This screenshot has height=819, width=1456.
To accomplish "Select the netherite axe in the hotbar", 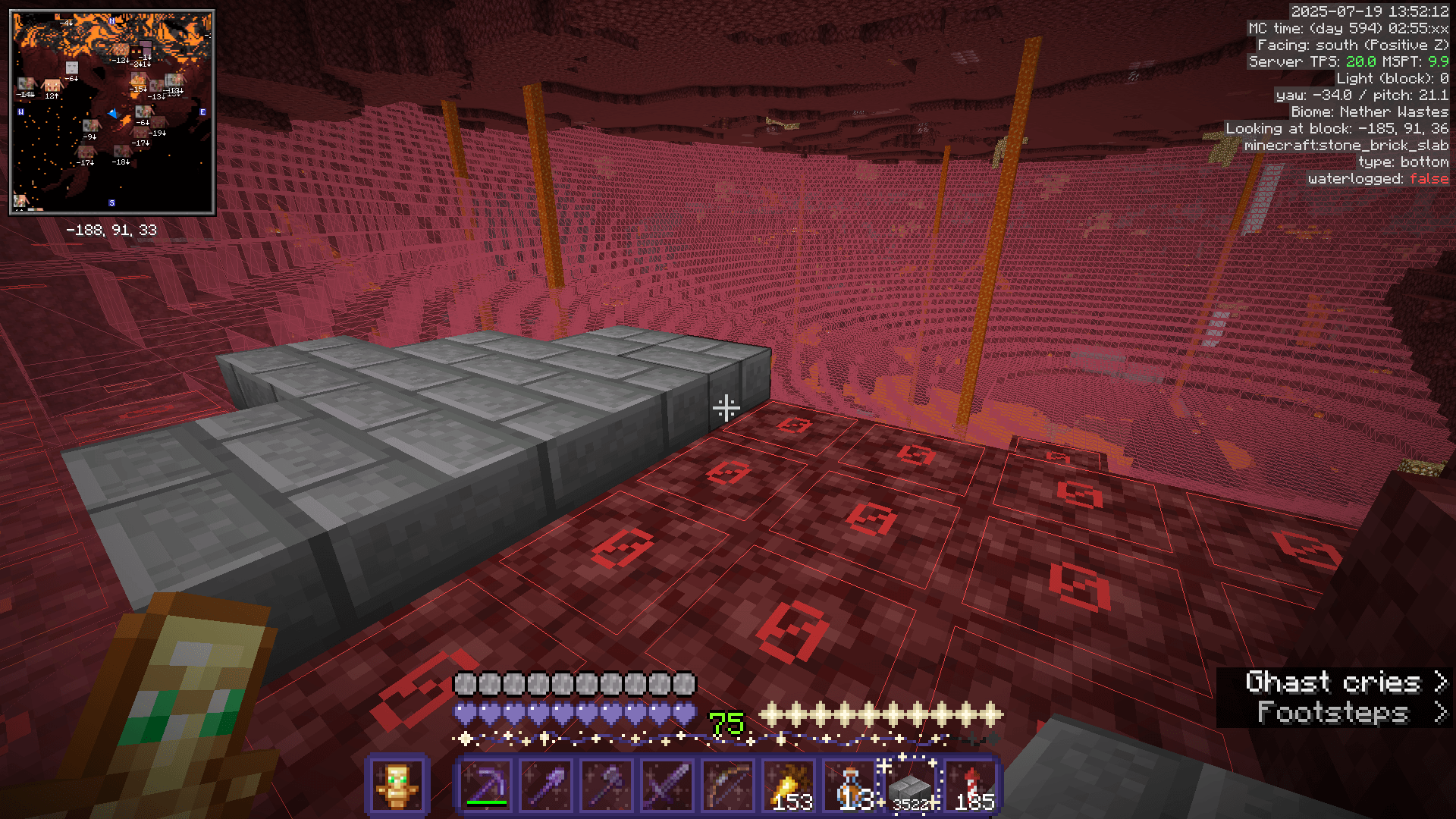I will click(x=607, y=786).
